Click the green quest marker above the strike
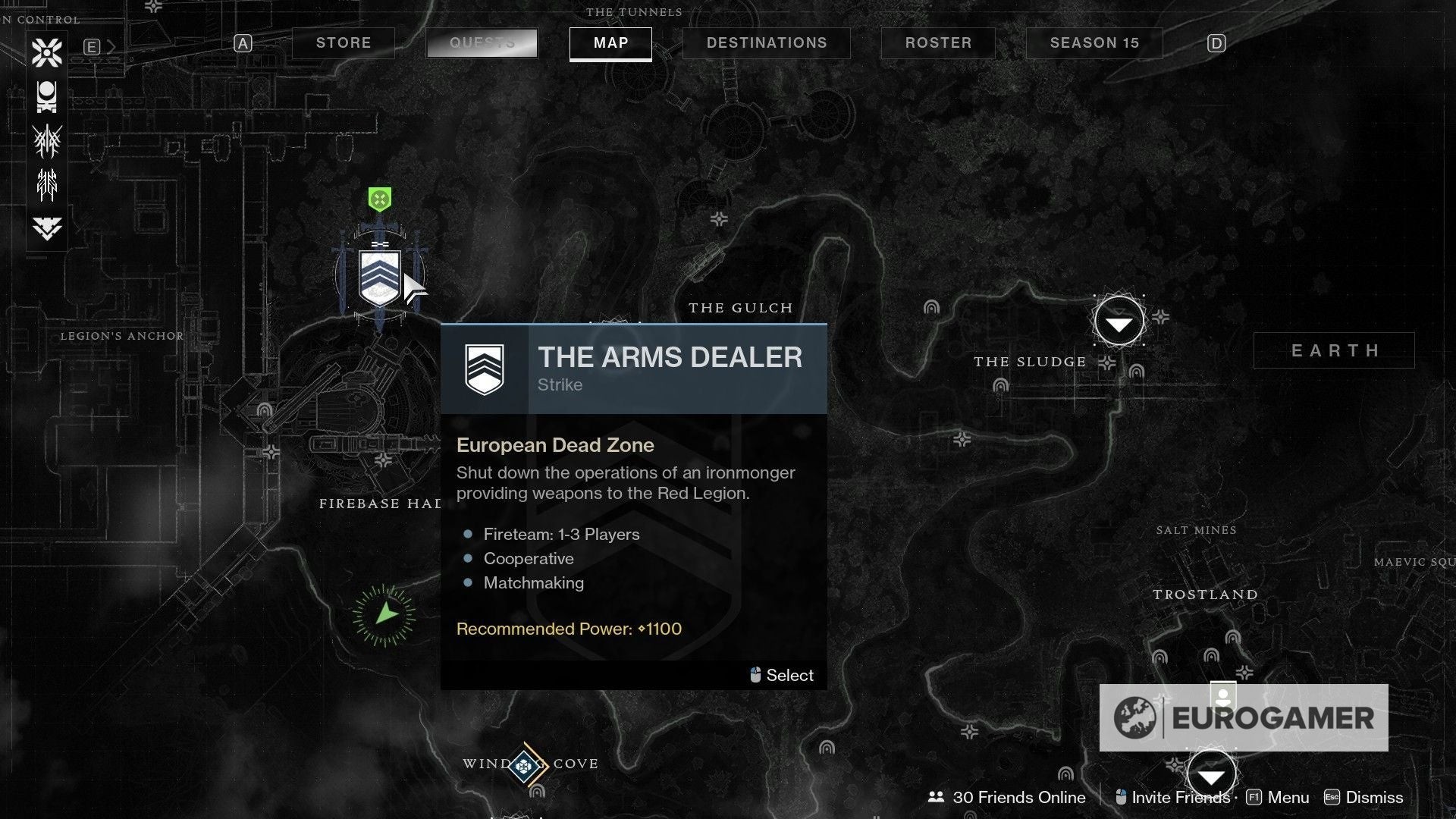The width and height of the screenshot is (1456, 819). click(378, 199)
